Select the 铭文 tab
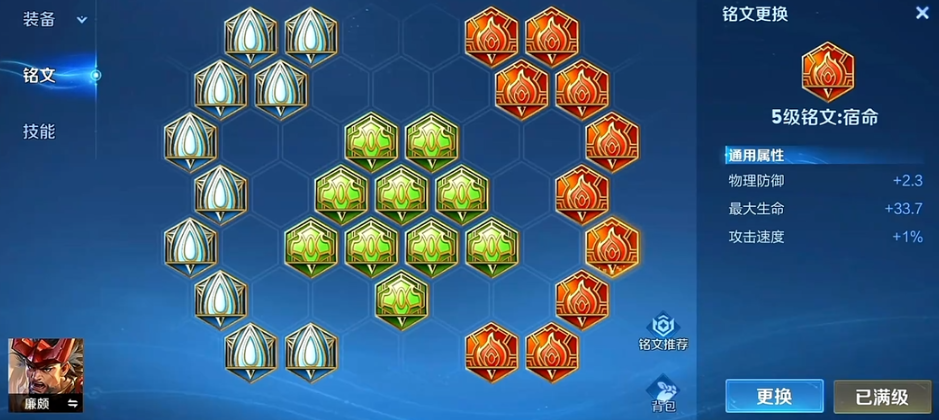The image size is (939, 420). coord(40,75)
